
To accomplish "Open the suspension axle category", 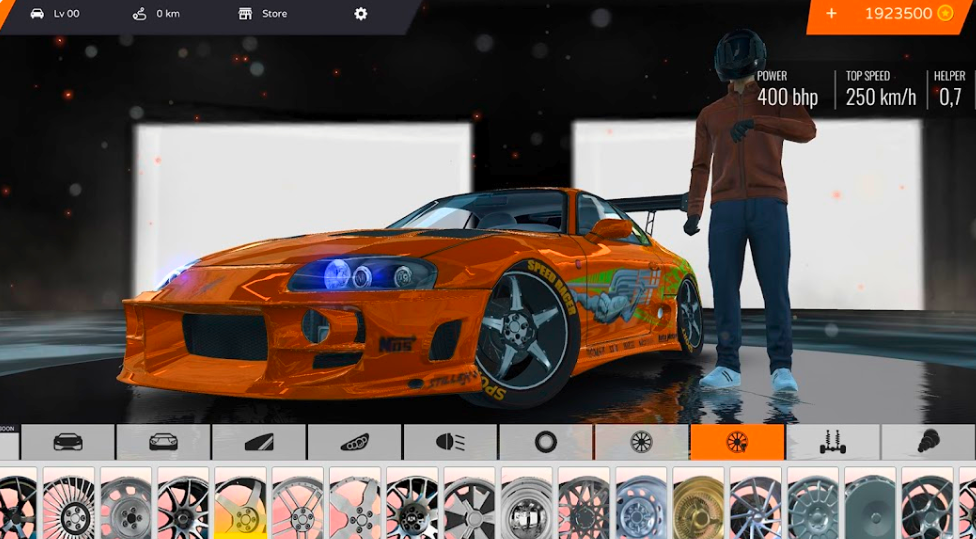I will 832,442.
